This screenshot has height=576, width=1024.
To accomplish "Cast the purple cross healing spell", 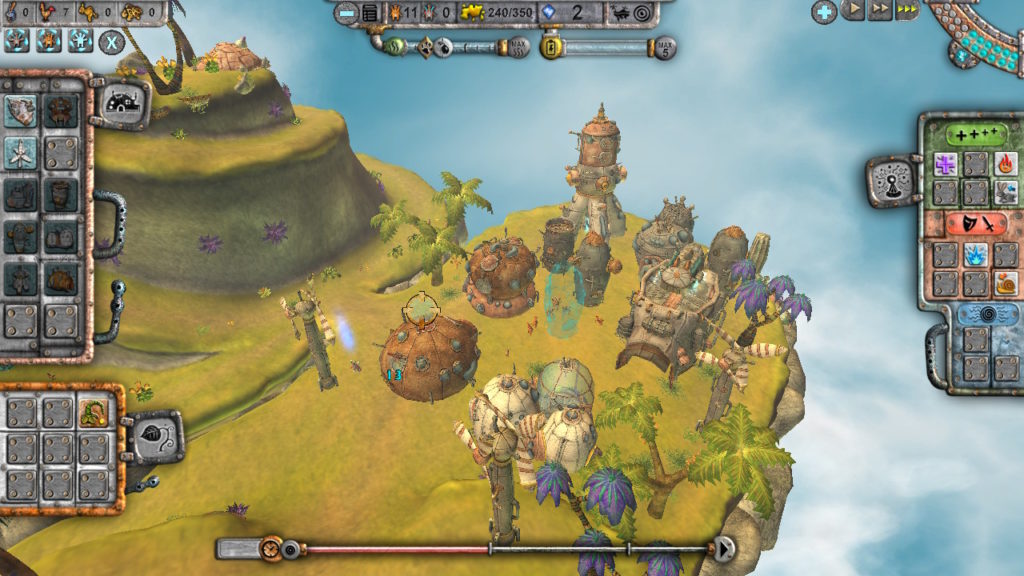I will [x=946, y=163].
